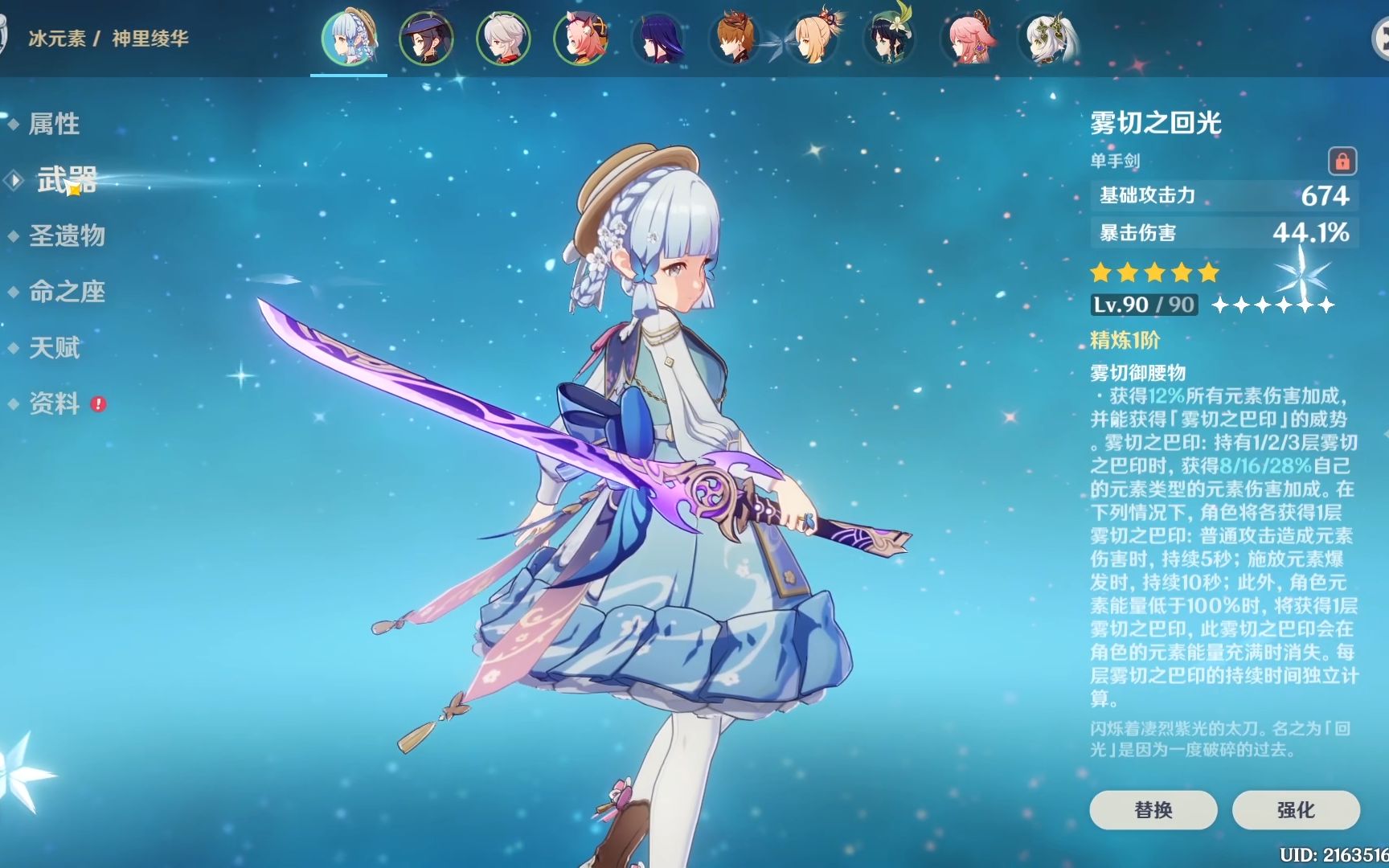Open the 圣遗物 artifacts menu

click(67, 235)
